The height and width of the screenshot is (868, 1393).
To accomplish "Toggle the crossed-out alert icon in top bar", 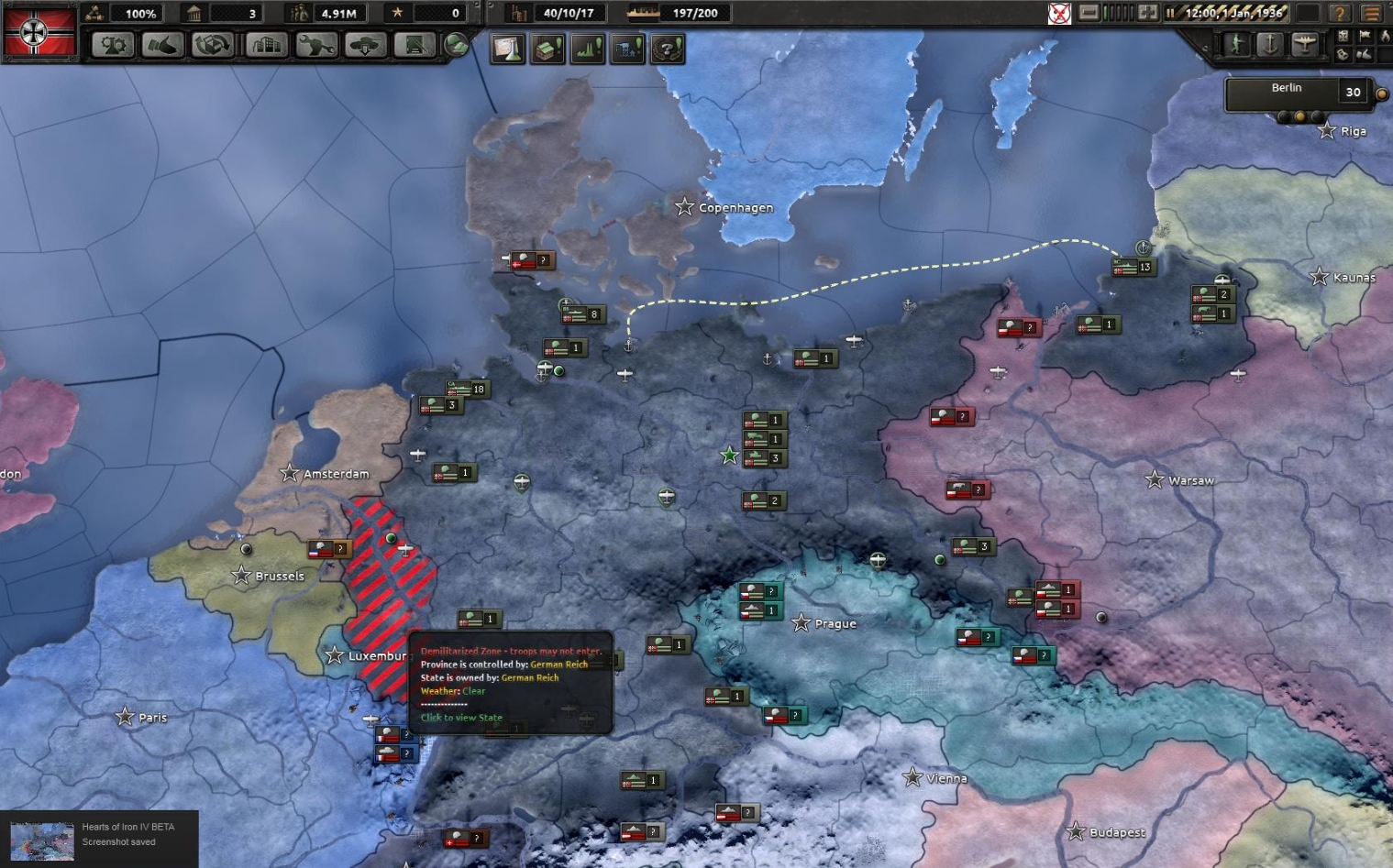I will (1060, 14).
